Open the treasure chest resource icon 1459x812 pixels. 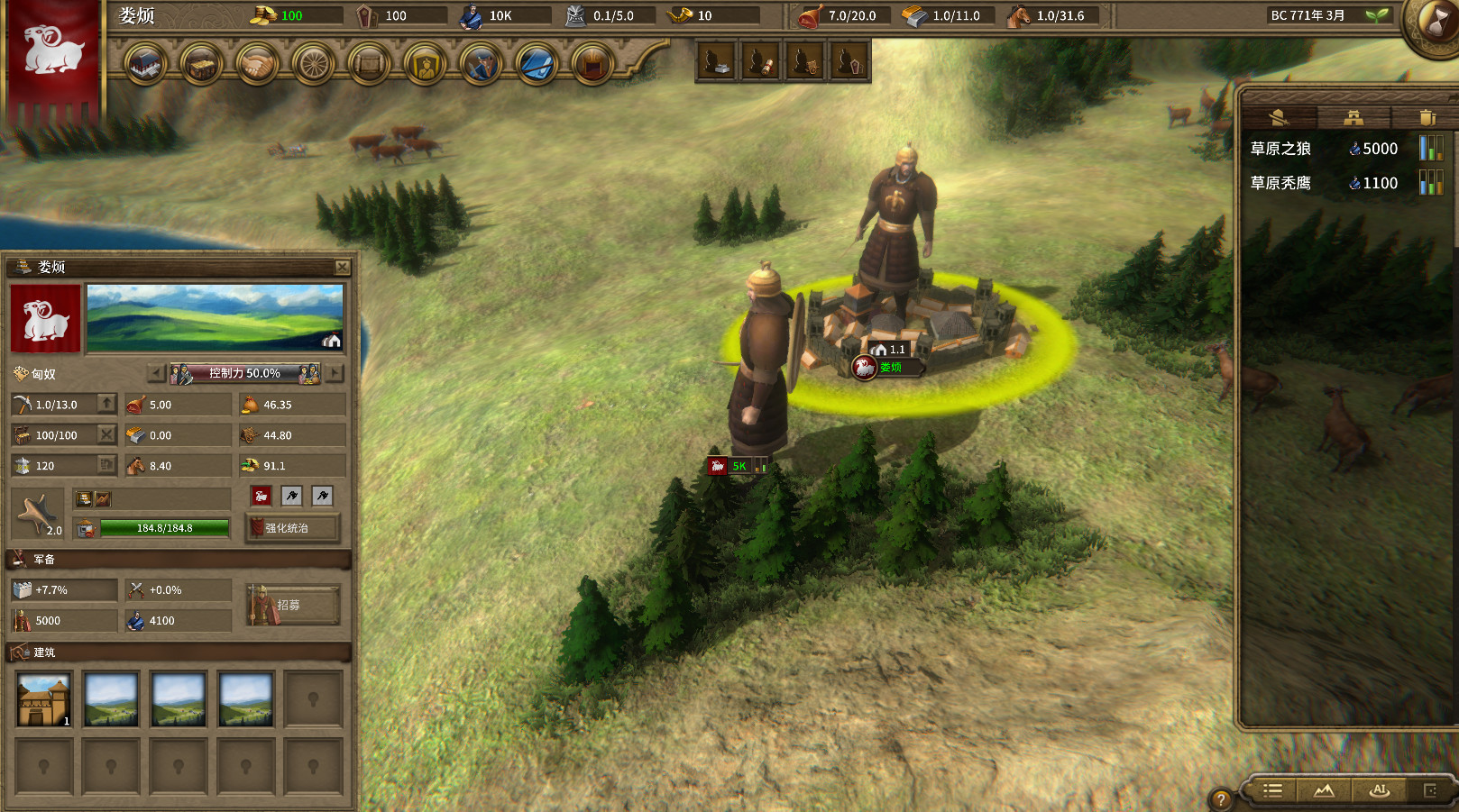tap(201, 65)
